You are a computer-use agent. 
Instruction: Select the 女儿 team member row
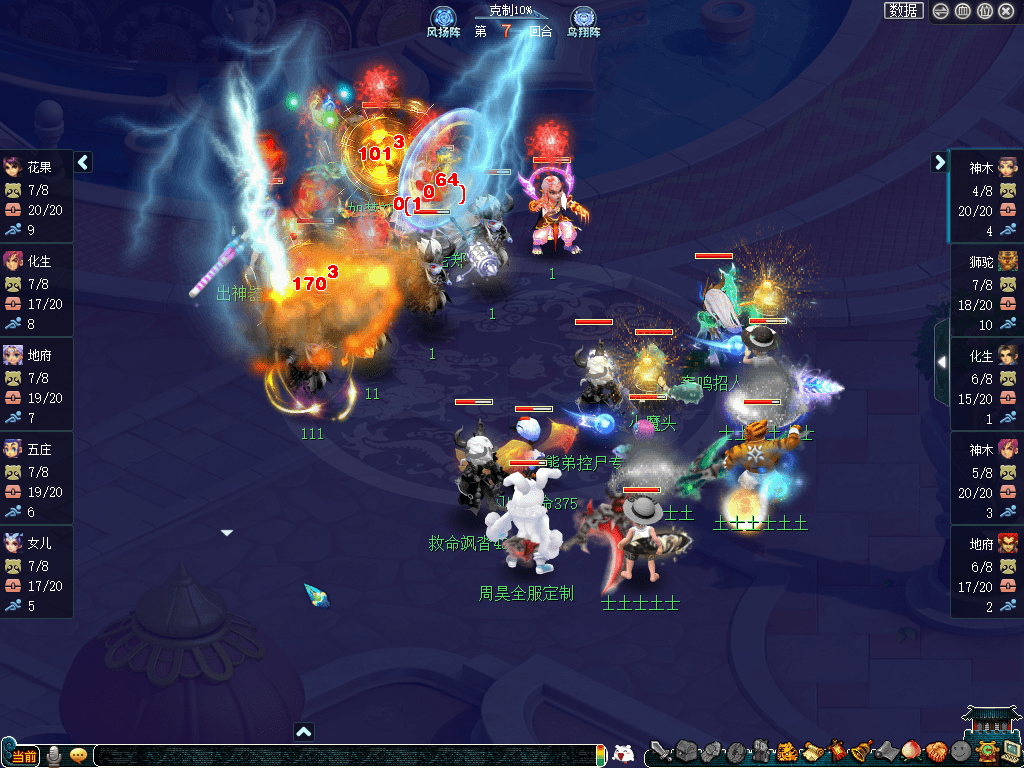[36, 572]
